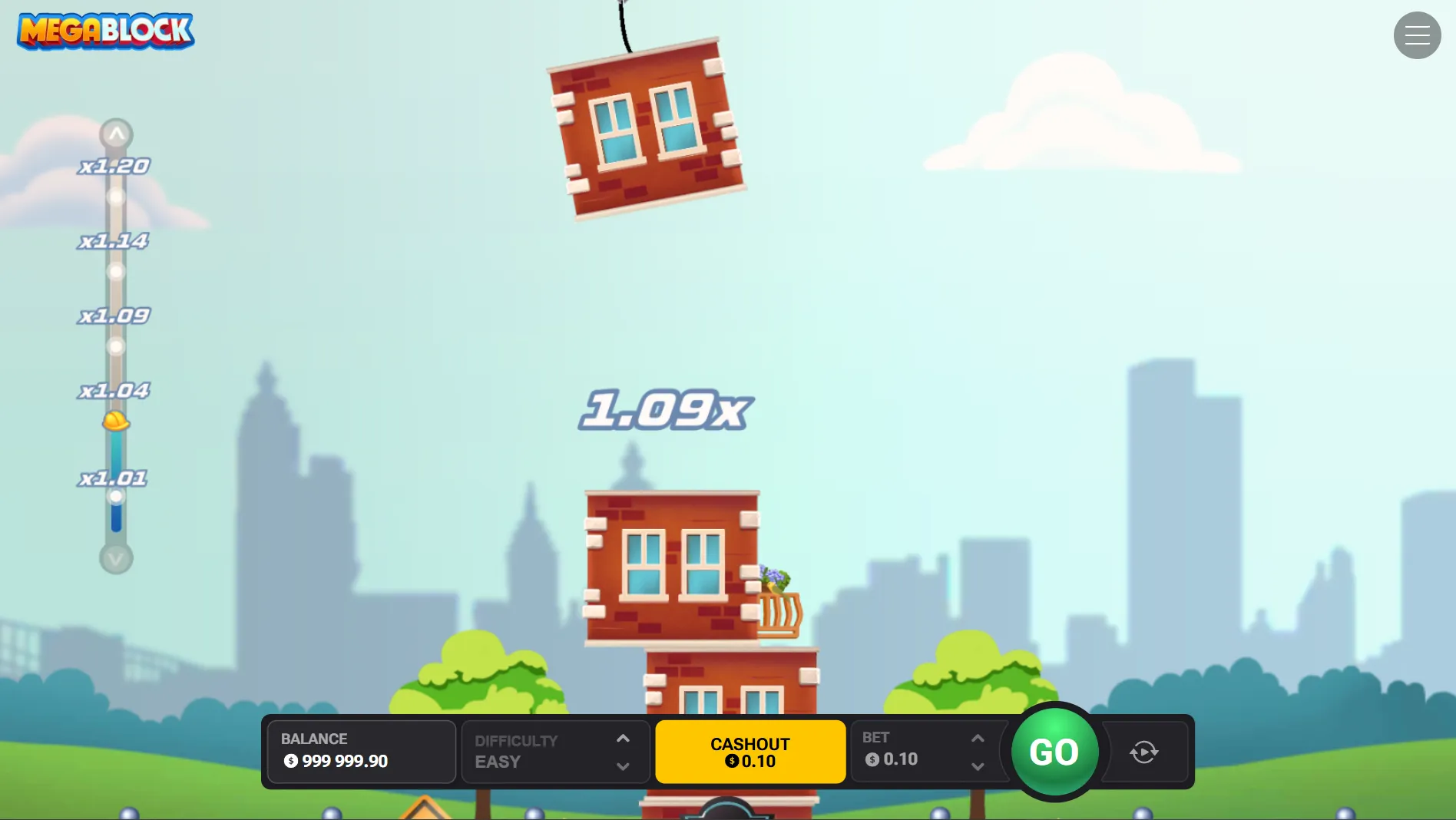Image resolution: width=1456 pixels, height=820 pixels.
Task: Click the x1.20 multiplier label
Action: point(116,164)
